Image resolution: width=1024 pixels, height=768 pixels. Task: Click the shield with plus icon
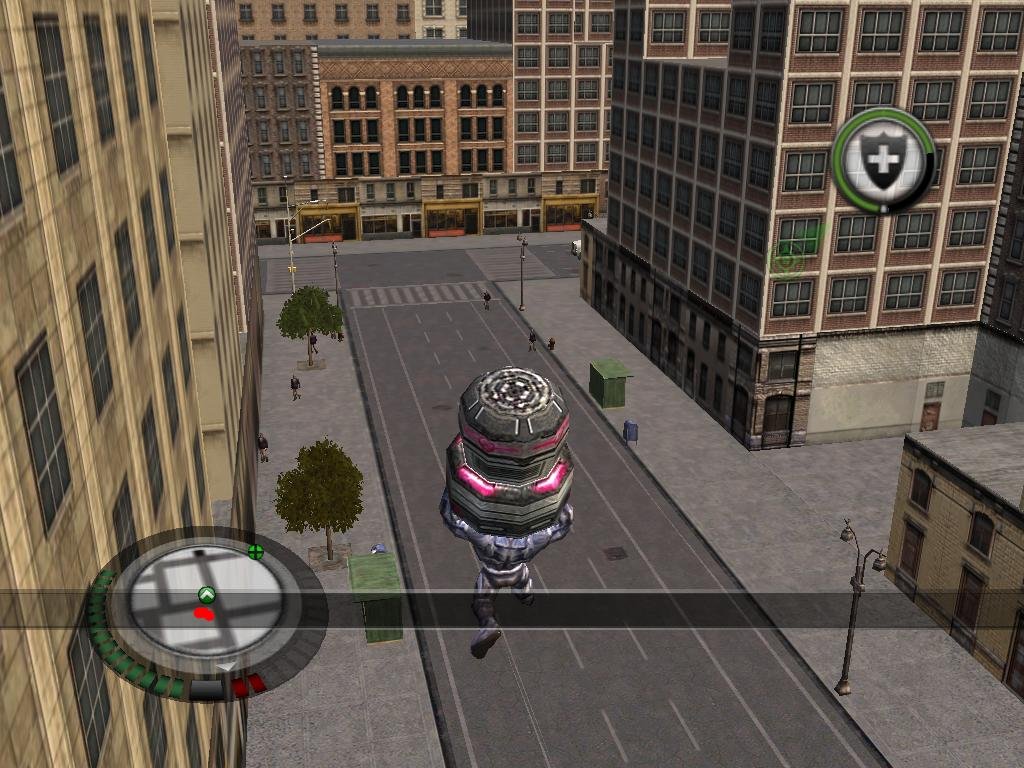(x=883, y=159)
